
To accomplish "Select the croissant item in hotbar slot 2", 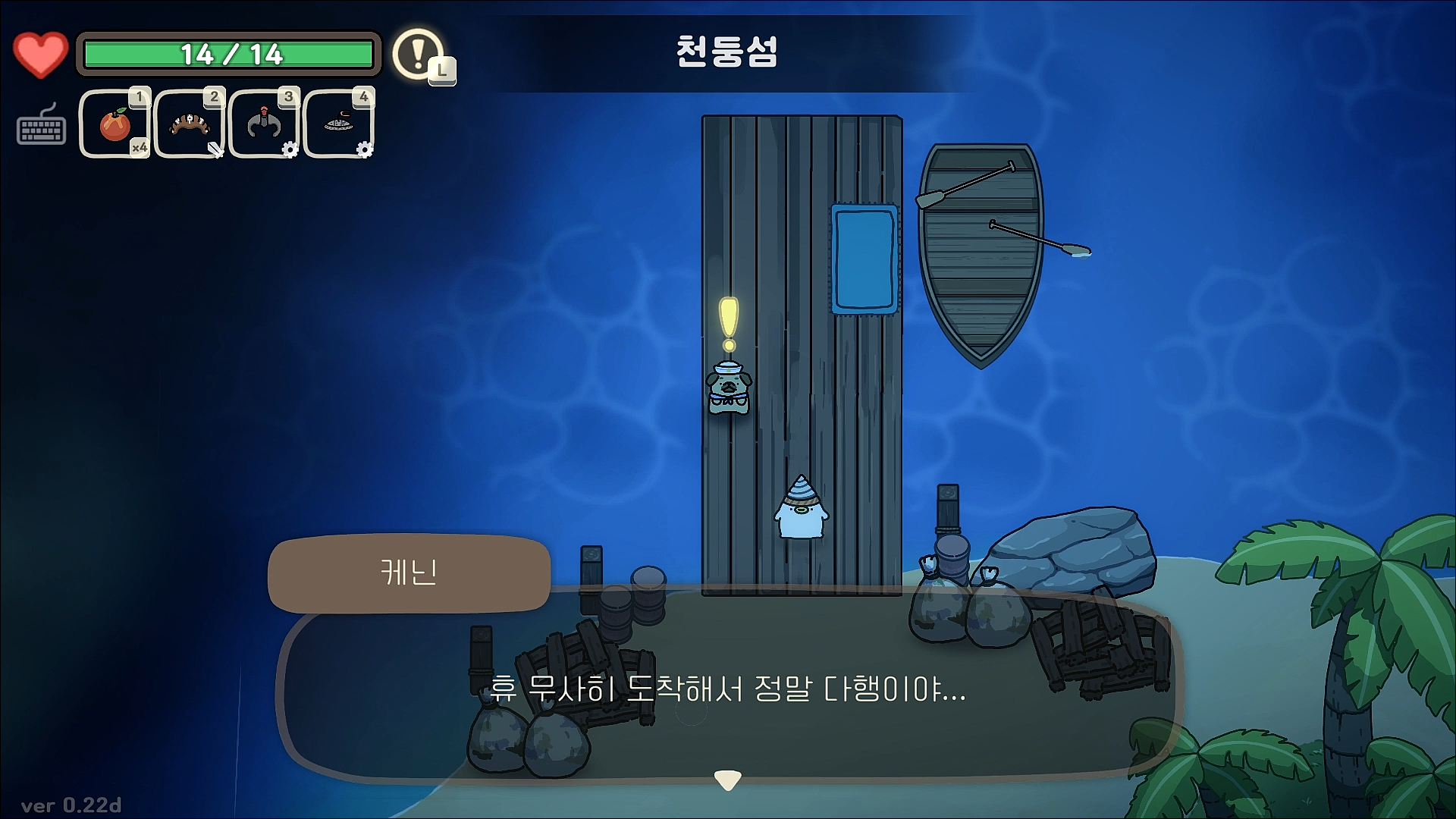I will (189, 124).
